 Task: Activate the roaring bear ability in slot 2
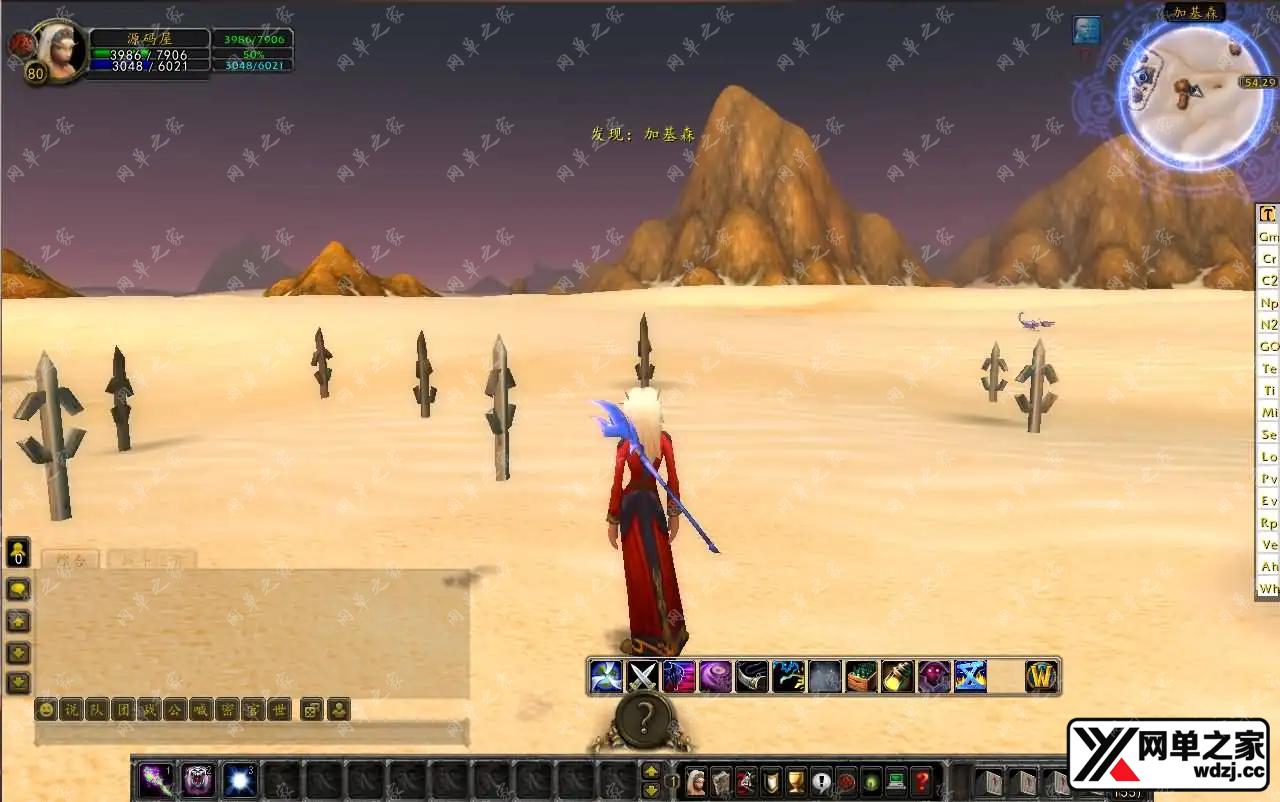pos(198,780)
